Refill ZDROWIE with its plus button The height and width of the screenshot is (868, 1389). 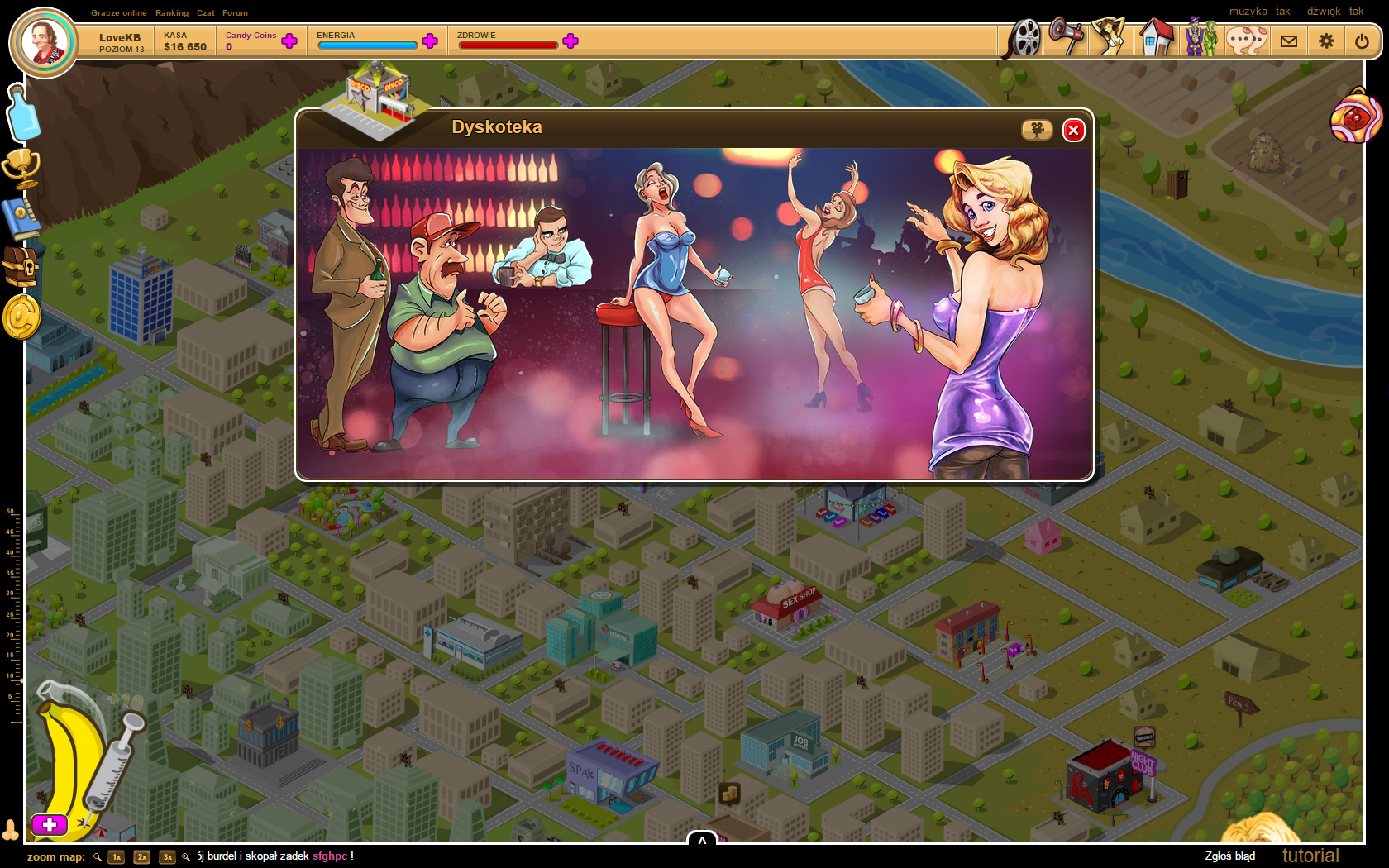click(x=570, y=41)
